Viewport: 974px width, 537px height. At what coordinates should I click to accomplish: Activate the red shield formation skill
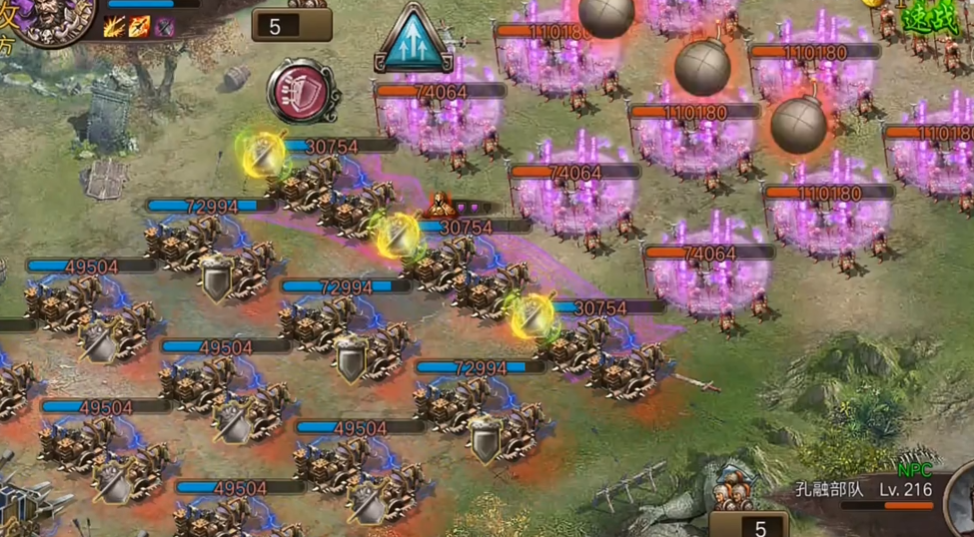(301, 91)
